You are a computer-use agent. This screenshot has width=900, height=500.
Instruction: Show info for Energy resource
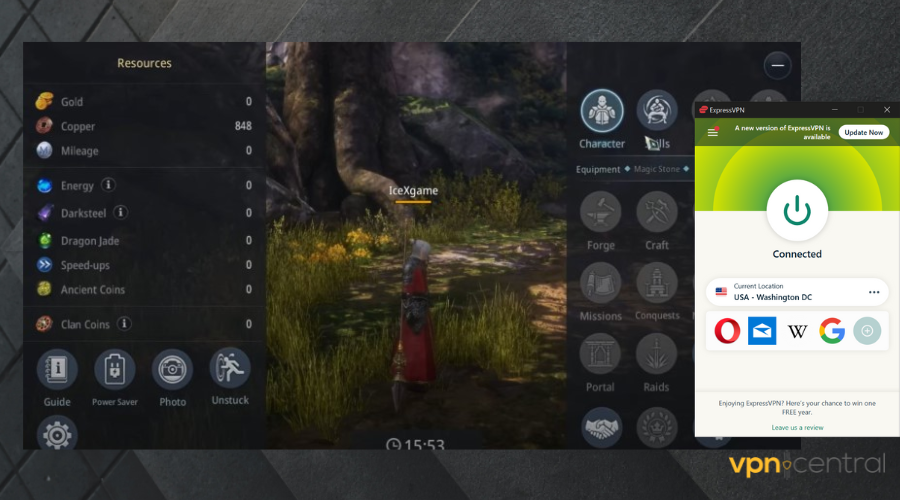[x=109, y=185]
